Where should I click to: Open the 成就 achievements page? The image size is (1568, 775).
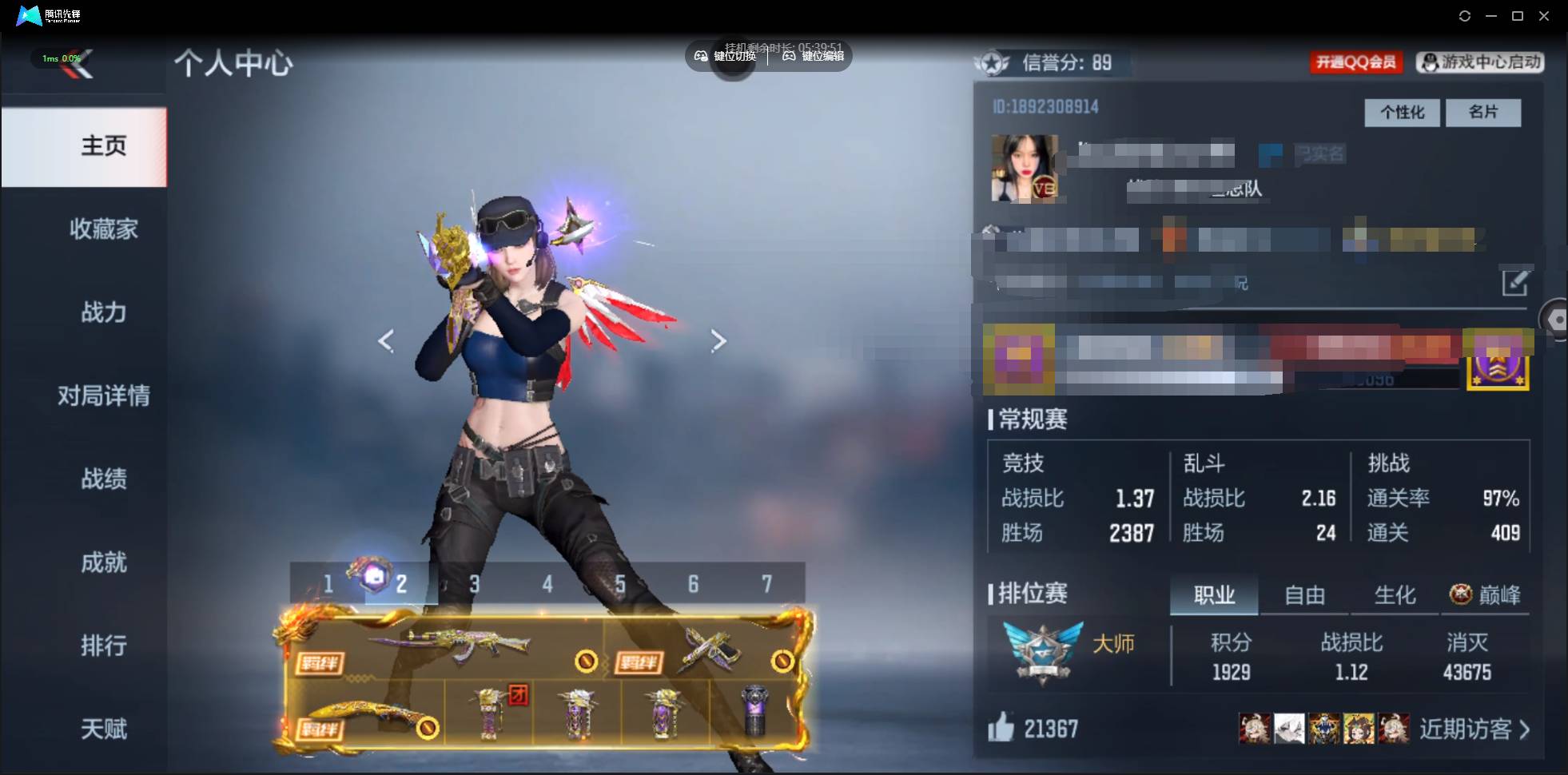tap(103, 562)
